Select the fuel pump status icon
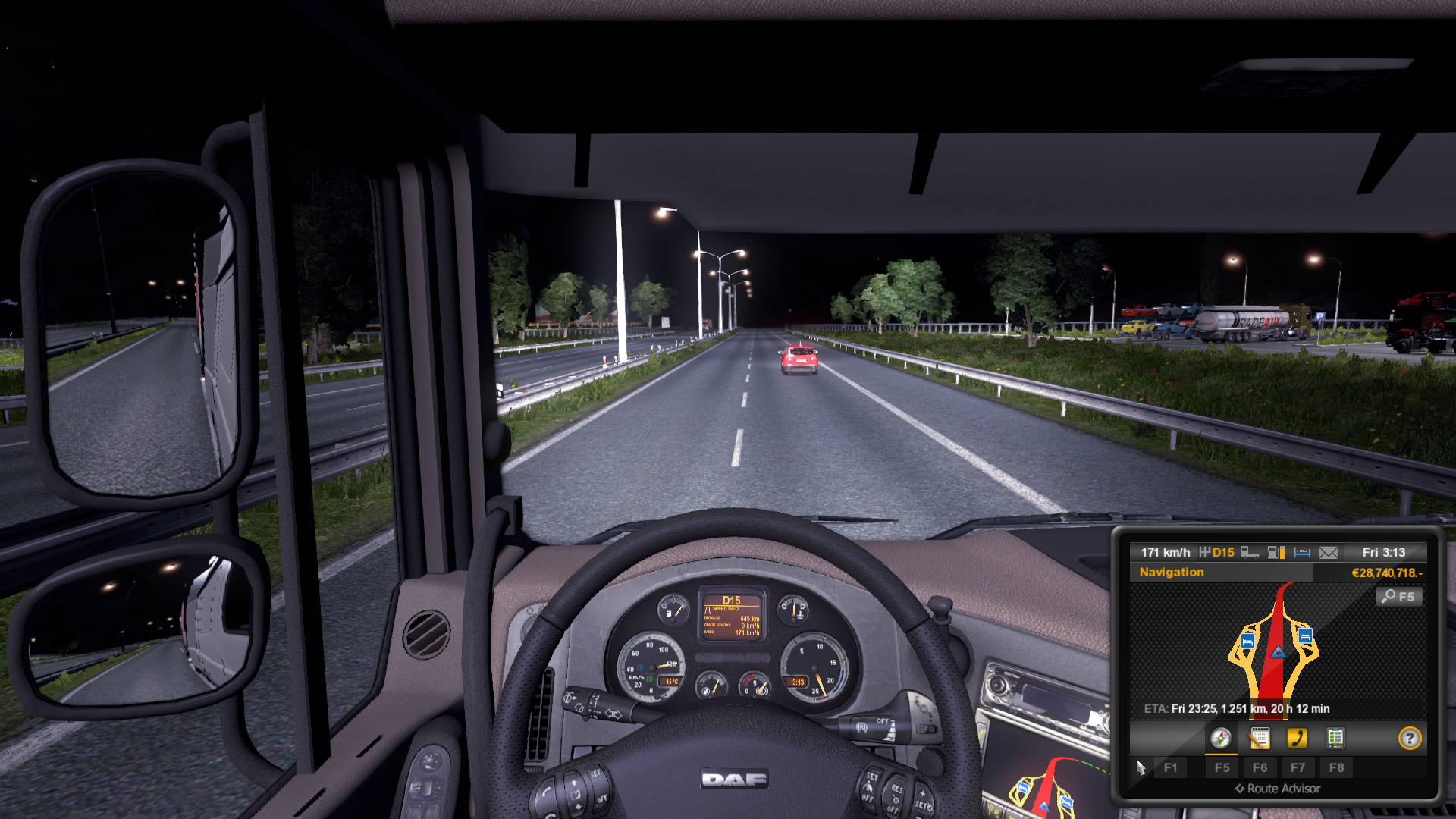Screen dimensions: 1456x819 tap(1276, 553)
